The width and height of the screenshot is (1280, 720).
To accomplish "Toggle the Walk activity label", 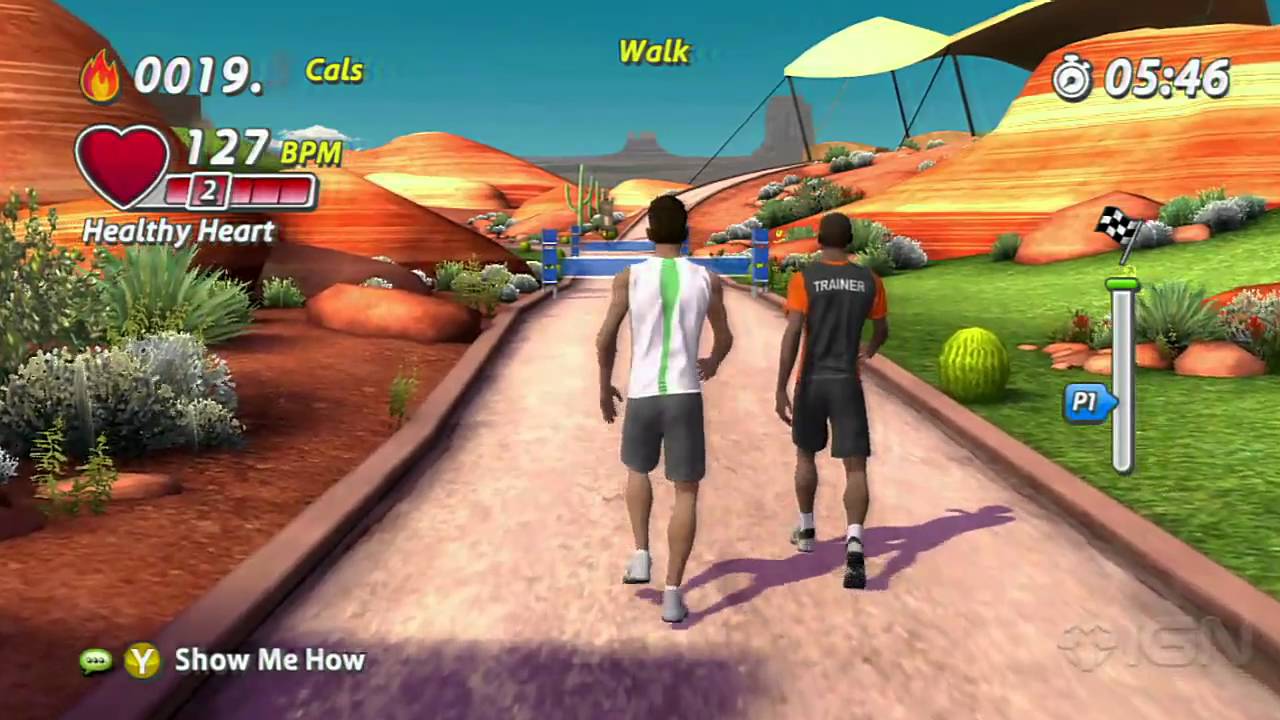I will coord(654,52).
